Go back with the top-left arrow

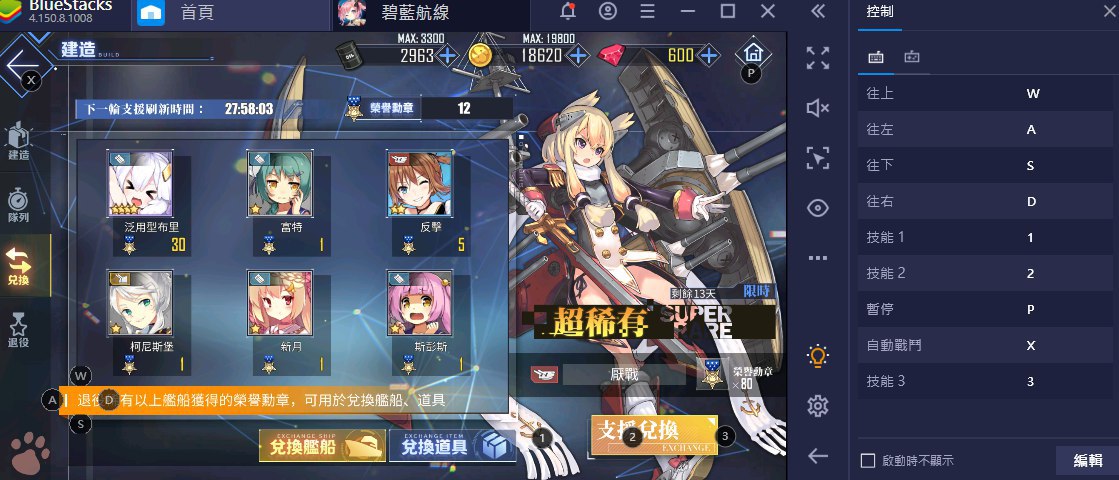tap(20, 65)
